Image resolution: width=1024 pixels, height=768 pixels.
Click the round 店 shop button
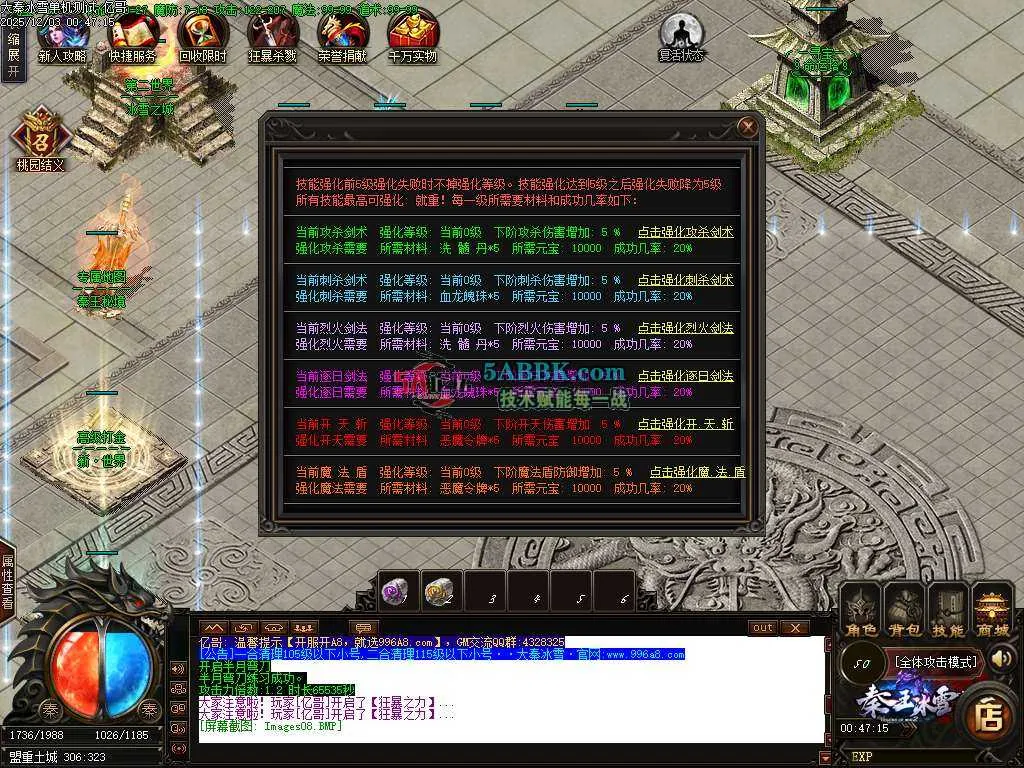(x=989, y=714)
